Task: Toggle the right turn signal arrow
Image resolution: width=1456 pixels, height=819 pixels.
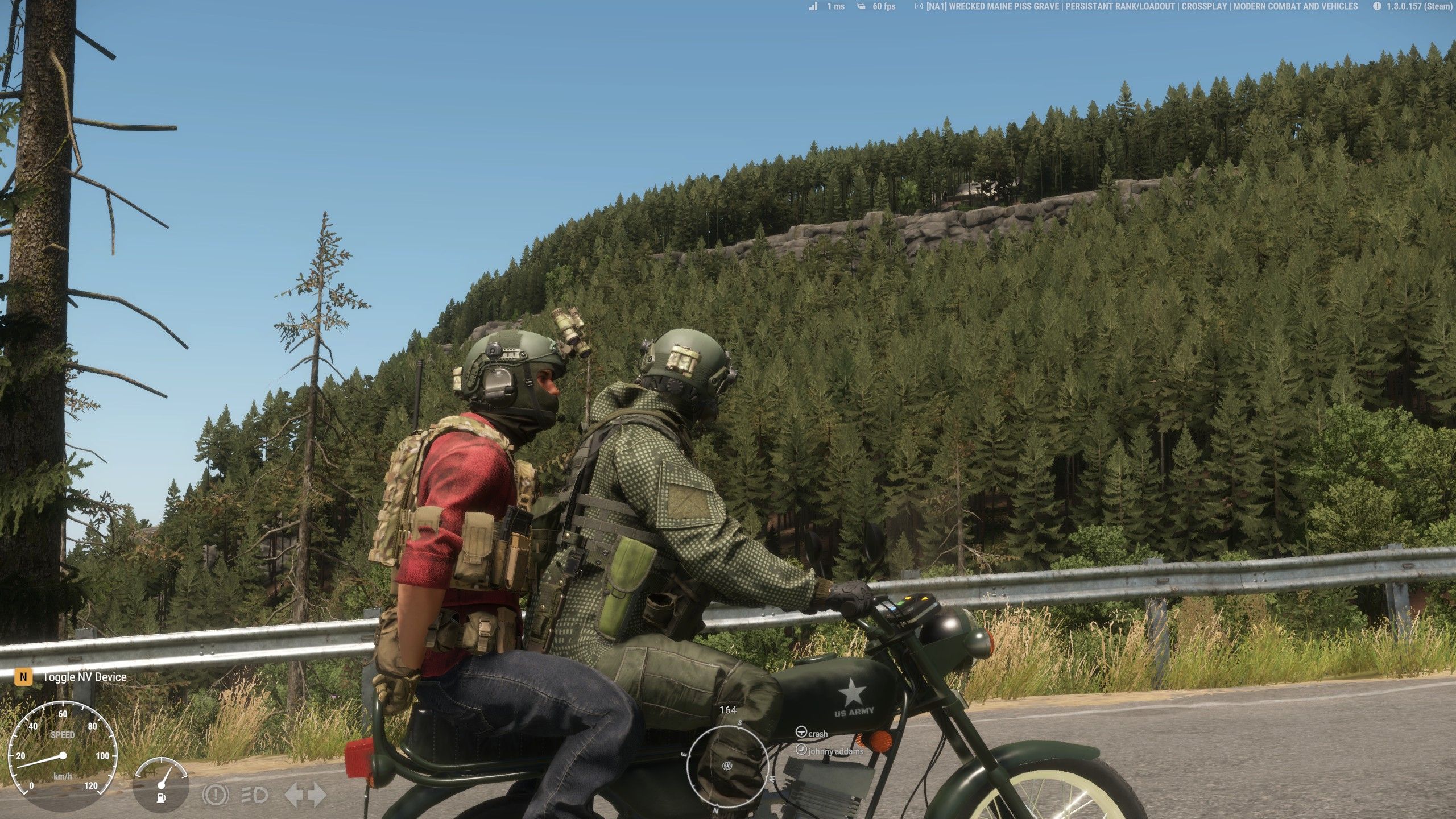Action: click(x=319, y=793)
